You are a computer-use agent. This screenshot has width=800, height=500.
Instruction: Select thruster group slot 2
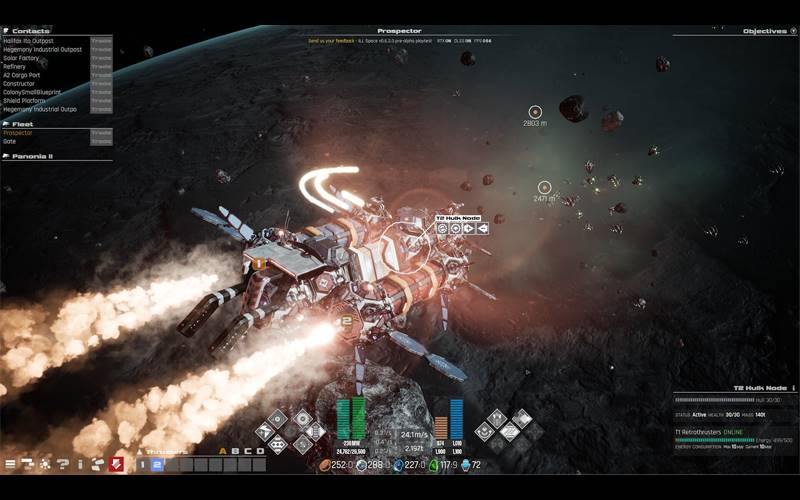tap(157, 464)
